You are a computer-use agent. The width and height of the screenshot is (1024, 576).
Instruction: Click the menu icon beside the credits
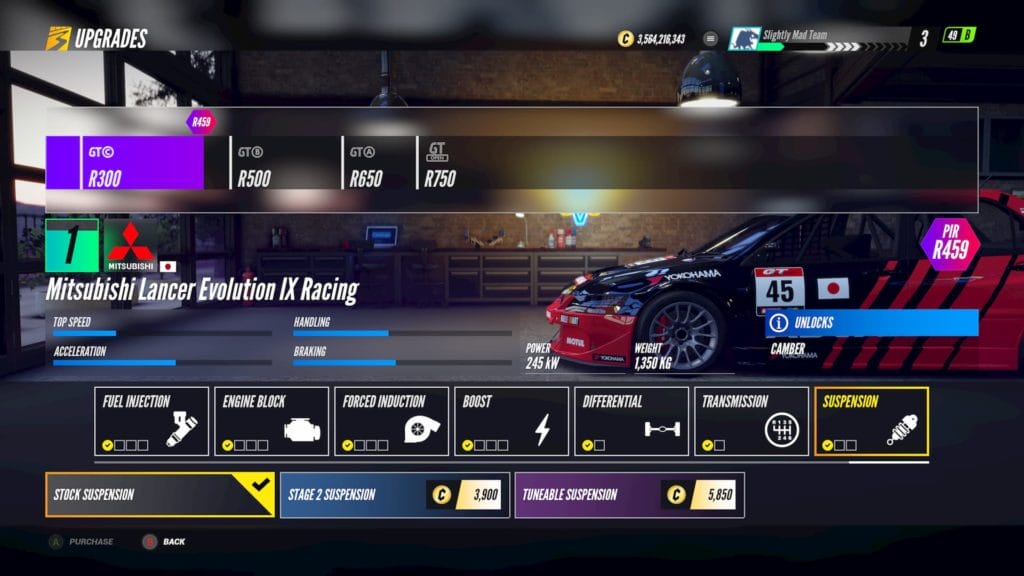[x=711, y=39]
